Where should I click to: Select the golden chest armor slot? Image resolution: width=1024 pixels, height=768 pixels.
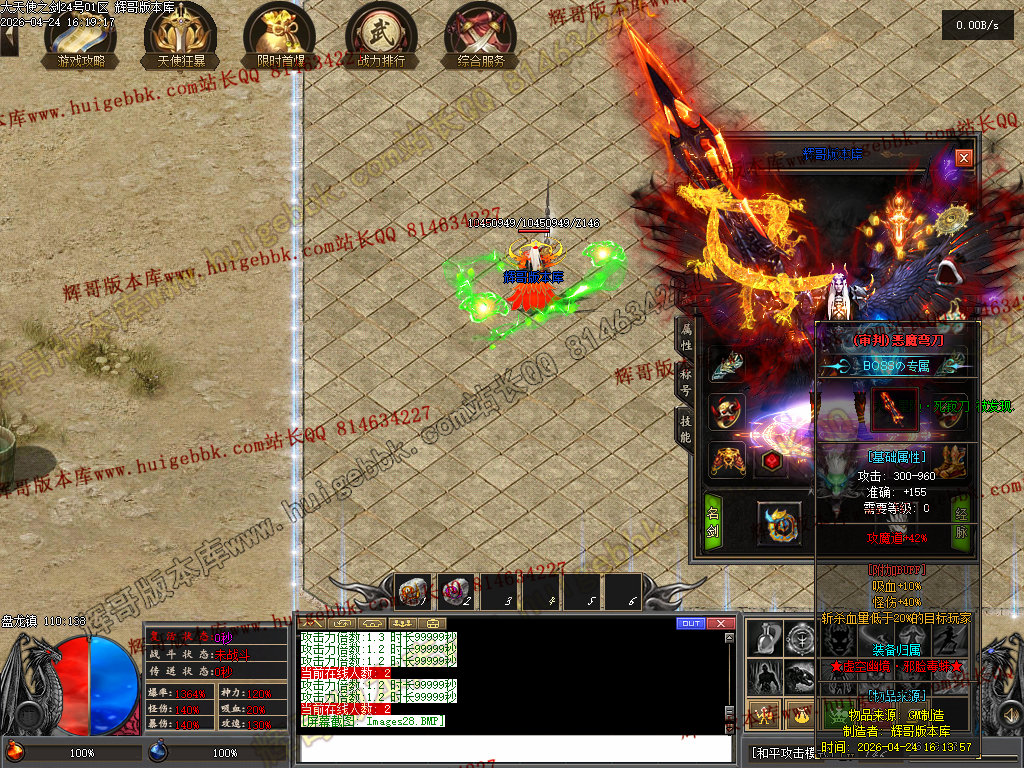[x=727, y=460]
